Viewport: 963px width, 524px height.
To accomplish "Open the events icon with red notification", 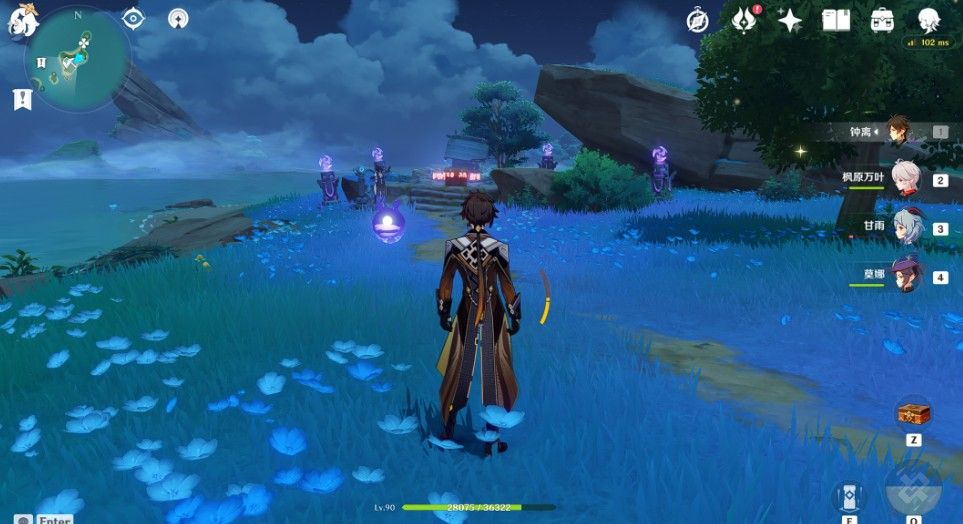I will (x=744, y=20).
